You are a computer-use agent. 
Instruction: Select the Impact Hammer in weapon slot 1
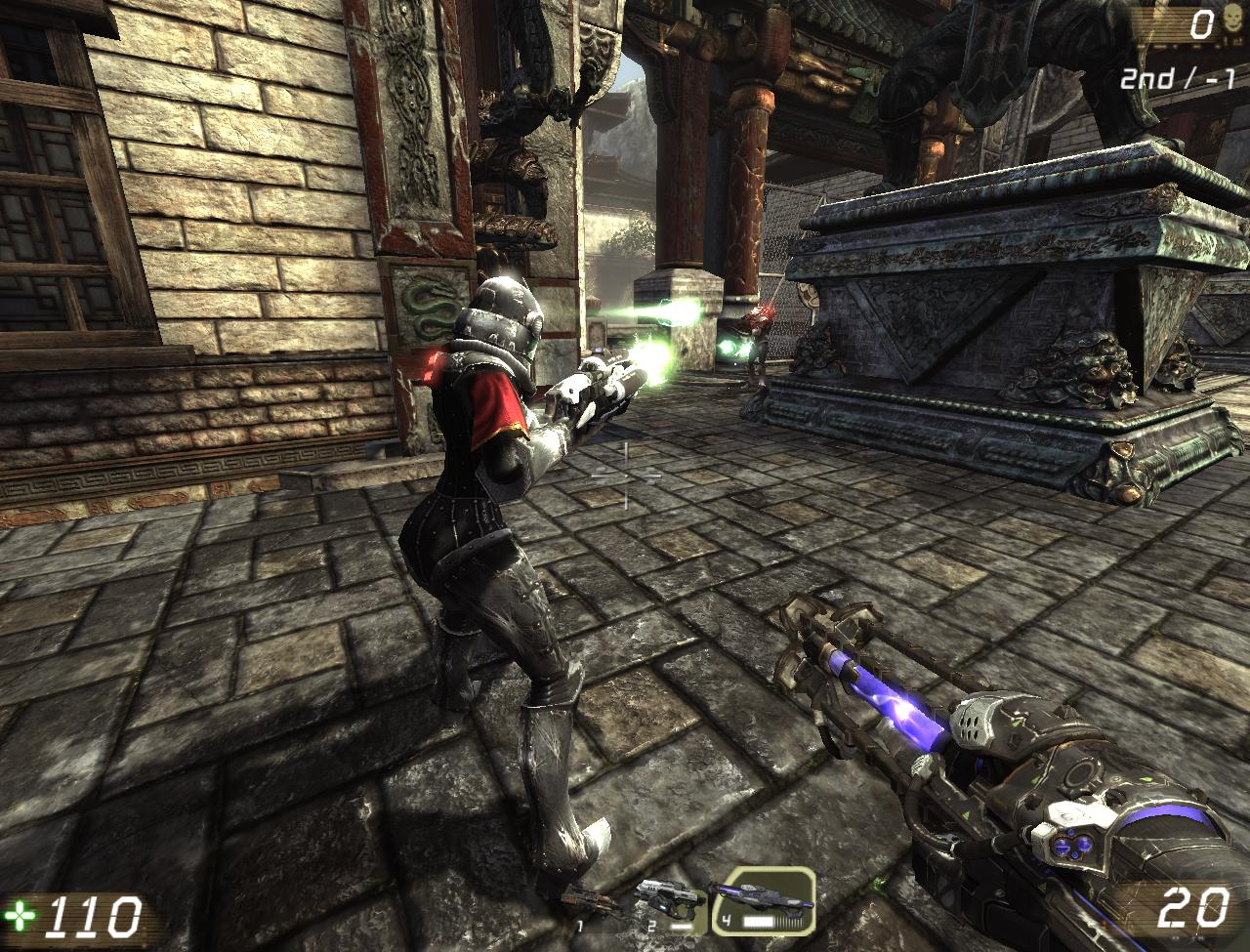pyautogui.click(x=591, y=905)
